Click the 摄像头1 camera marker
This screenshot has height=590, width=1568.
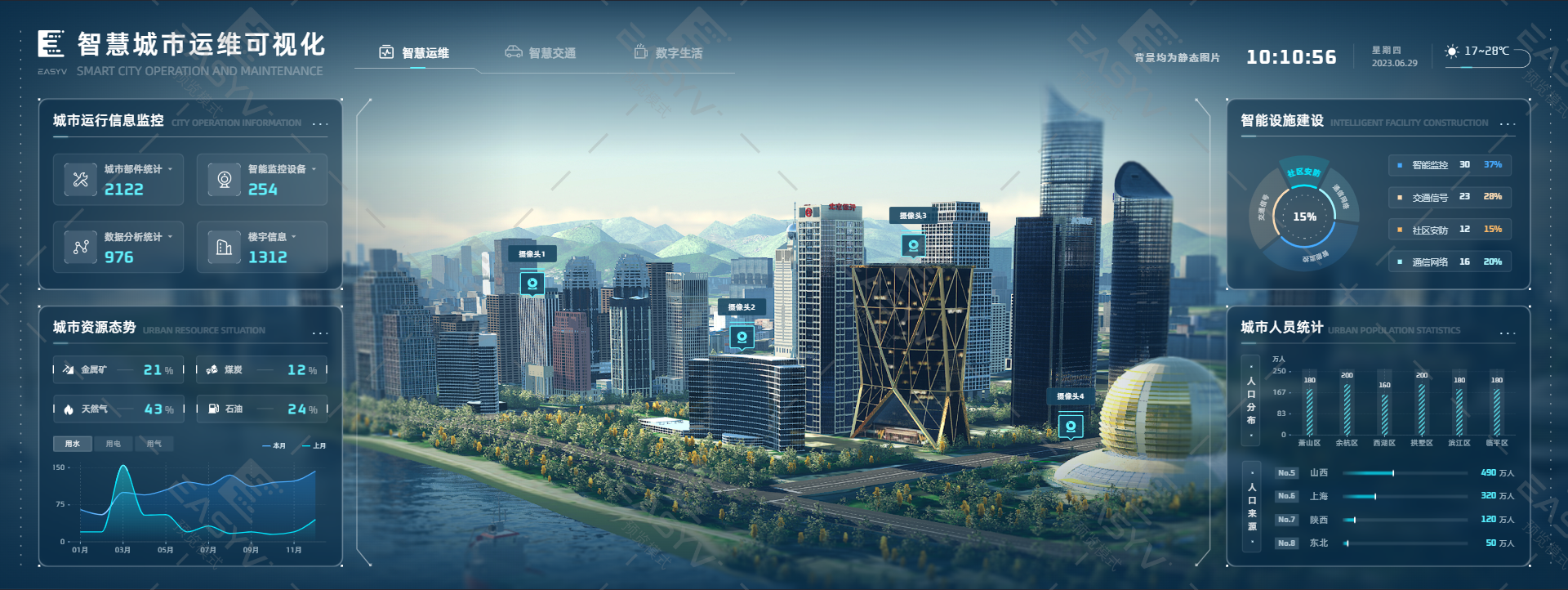pyautogui.click(x=532, y=284)
